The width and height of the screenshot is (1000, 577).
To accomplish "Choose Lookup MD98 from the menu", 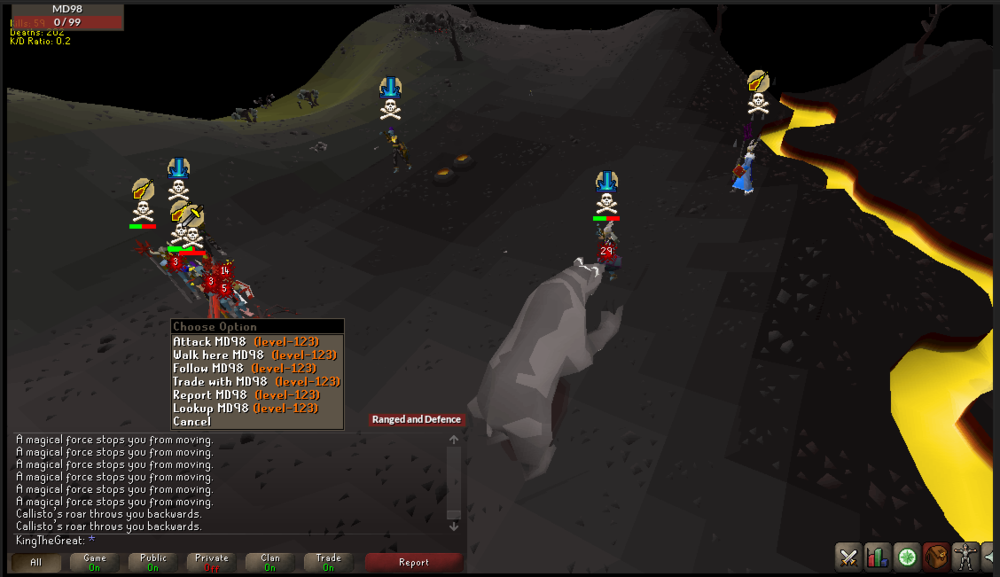I will pos(246,408).
